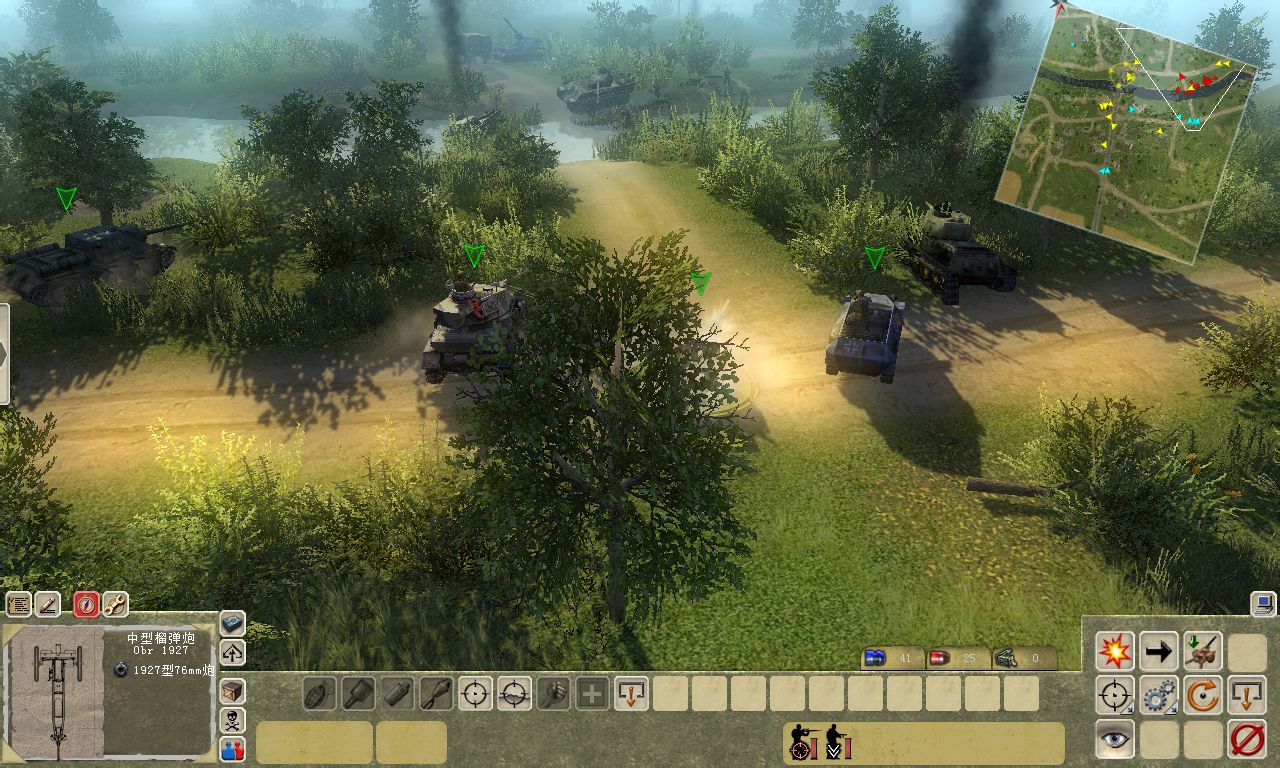The height and width of the screenshot is (768, 1280).
Task: Select the pencil and ruler tool
Action: click(48, 604)
